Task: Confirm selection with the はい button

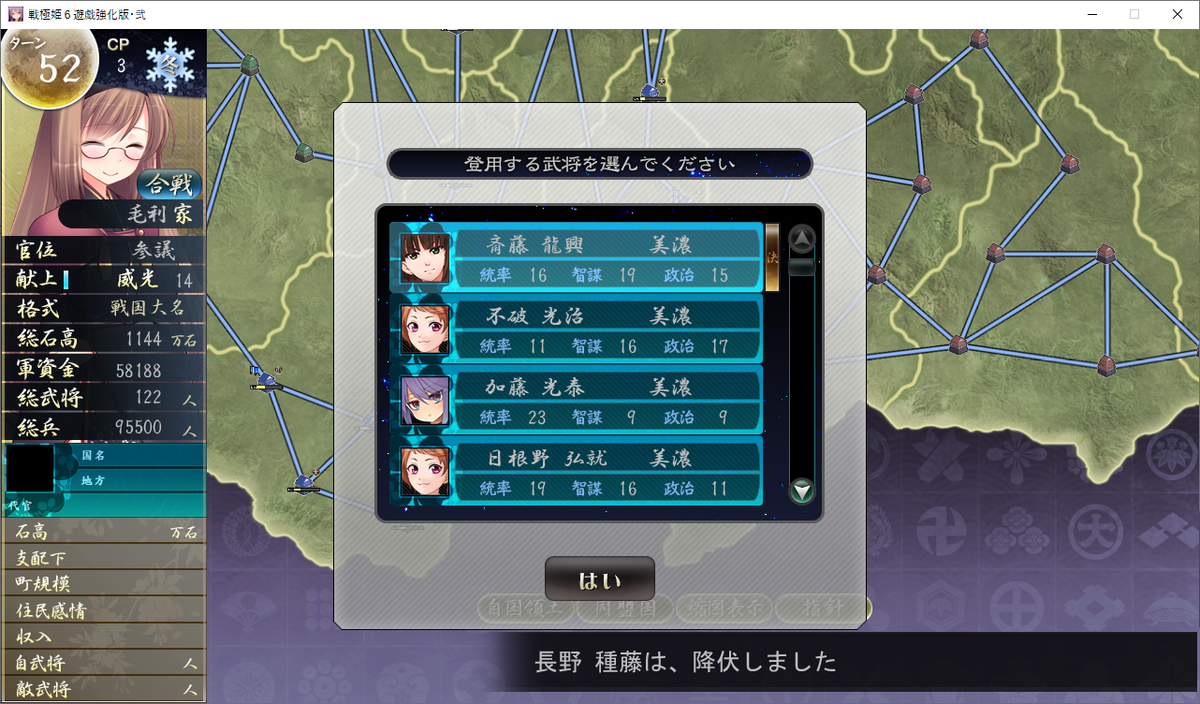Action: [599, 580]
